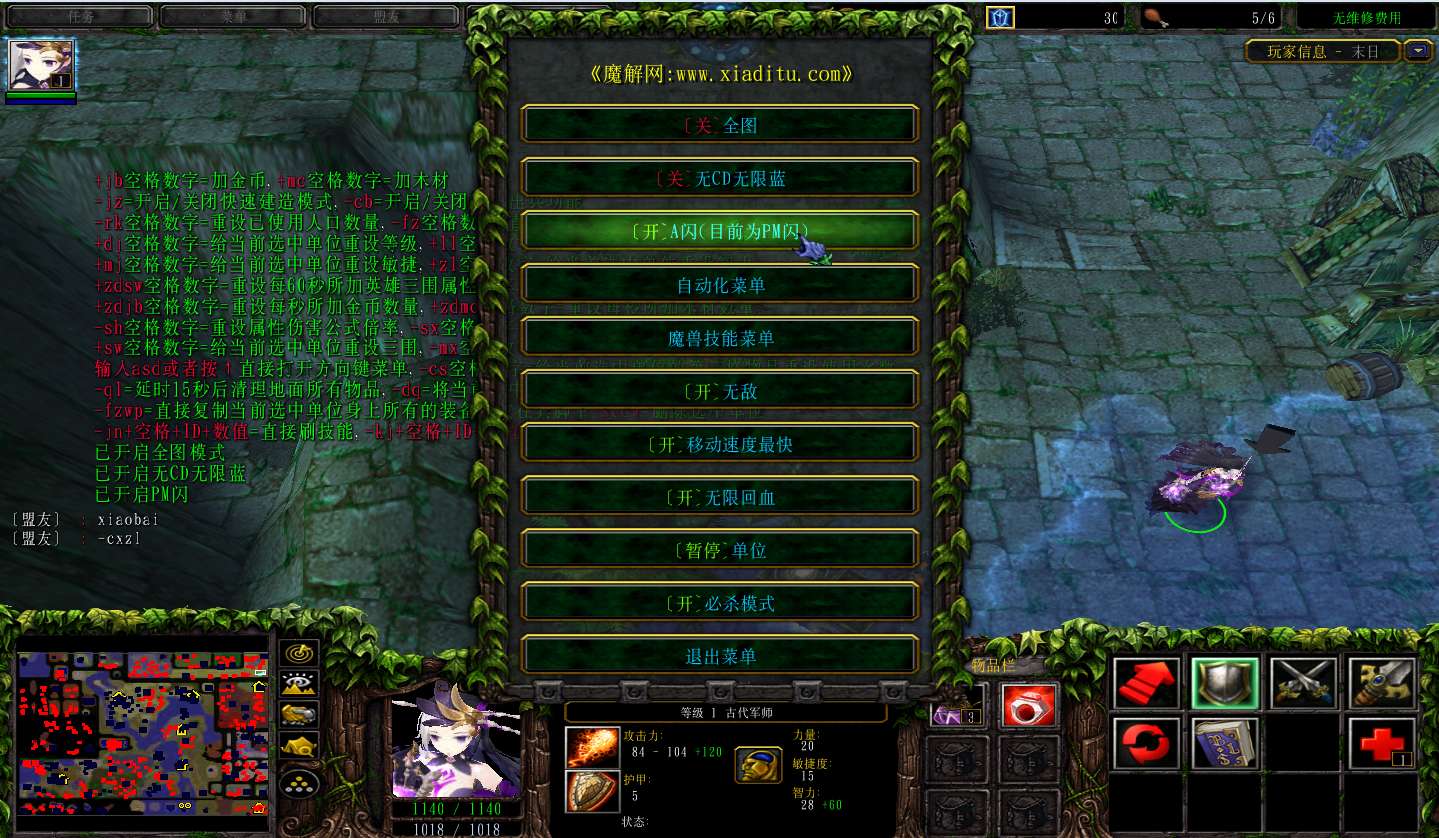Choose the 暂停 单位 option

click(x=720, y=549)
